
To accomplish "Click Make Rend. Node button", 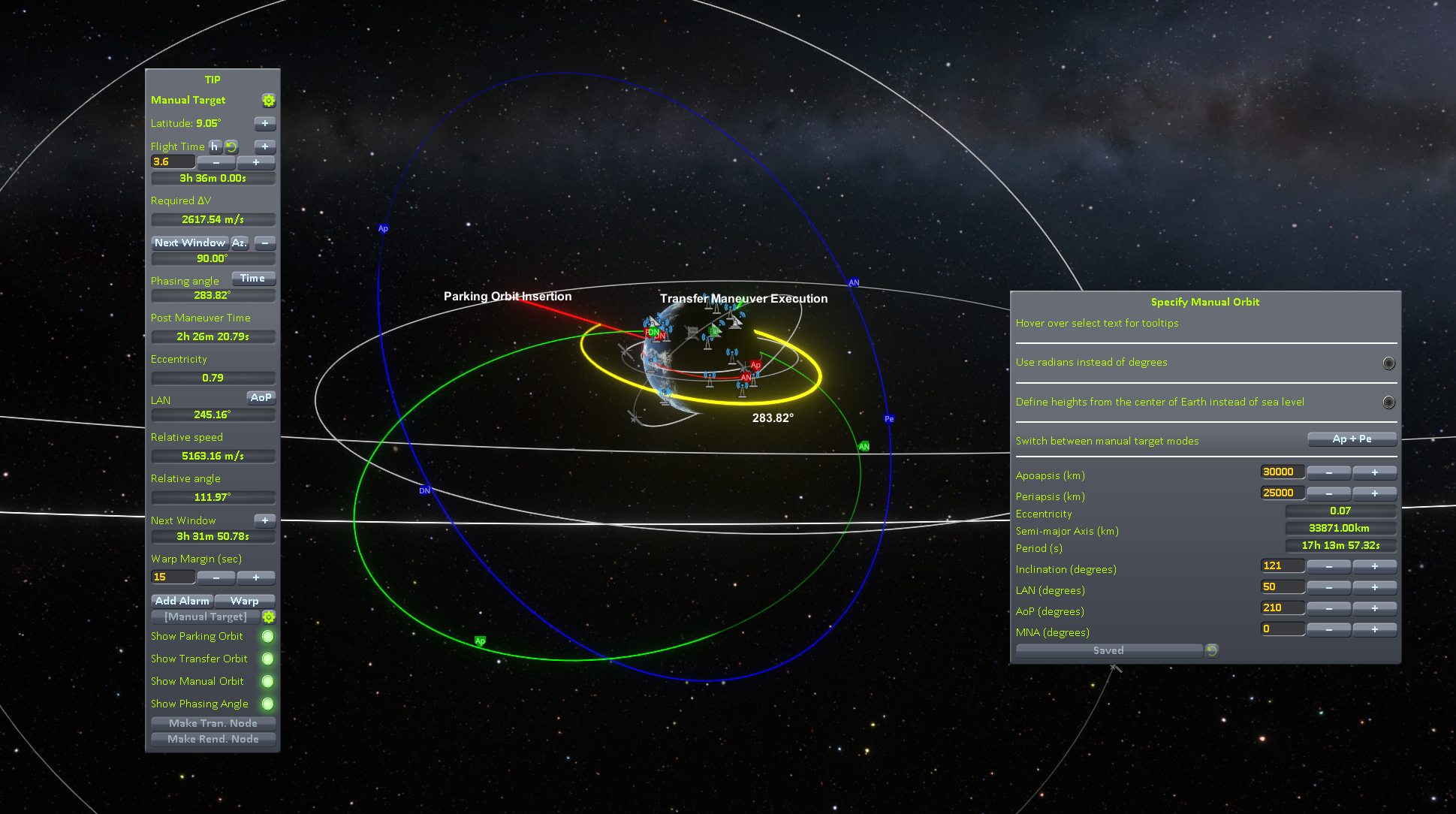I will pos(213,739).
